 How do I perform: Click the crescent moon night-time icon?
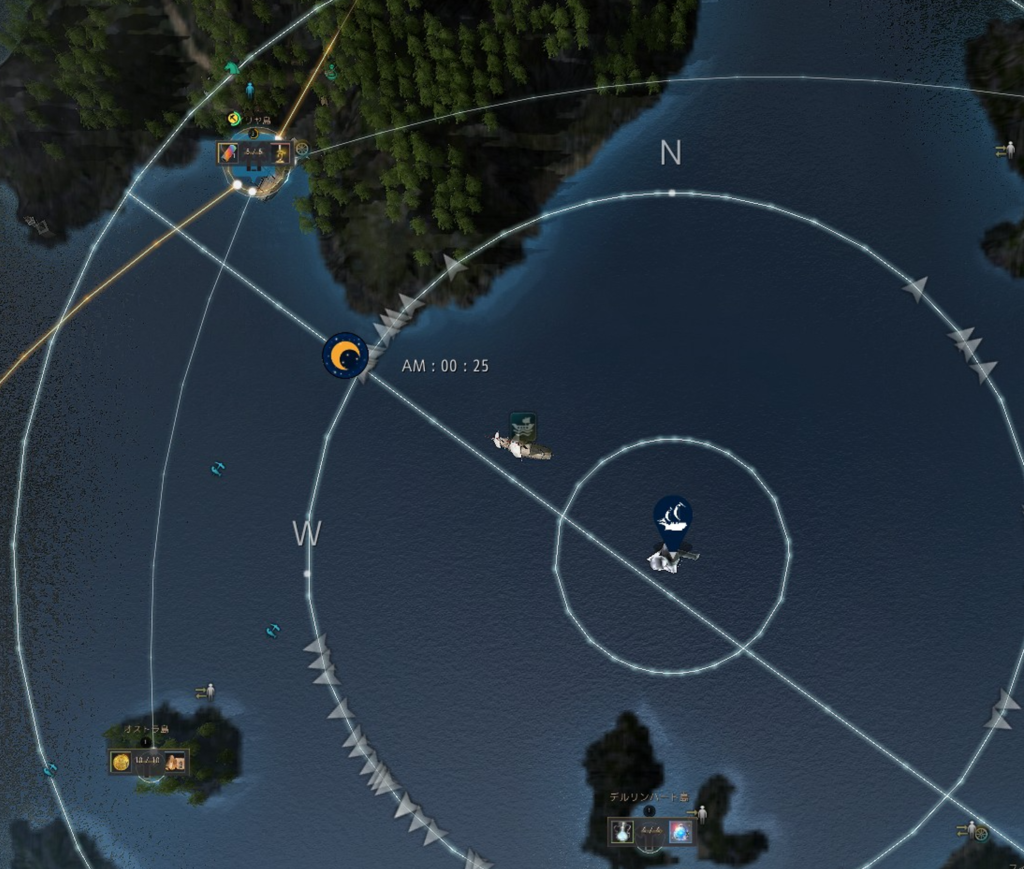tap(345, 355)
